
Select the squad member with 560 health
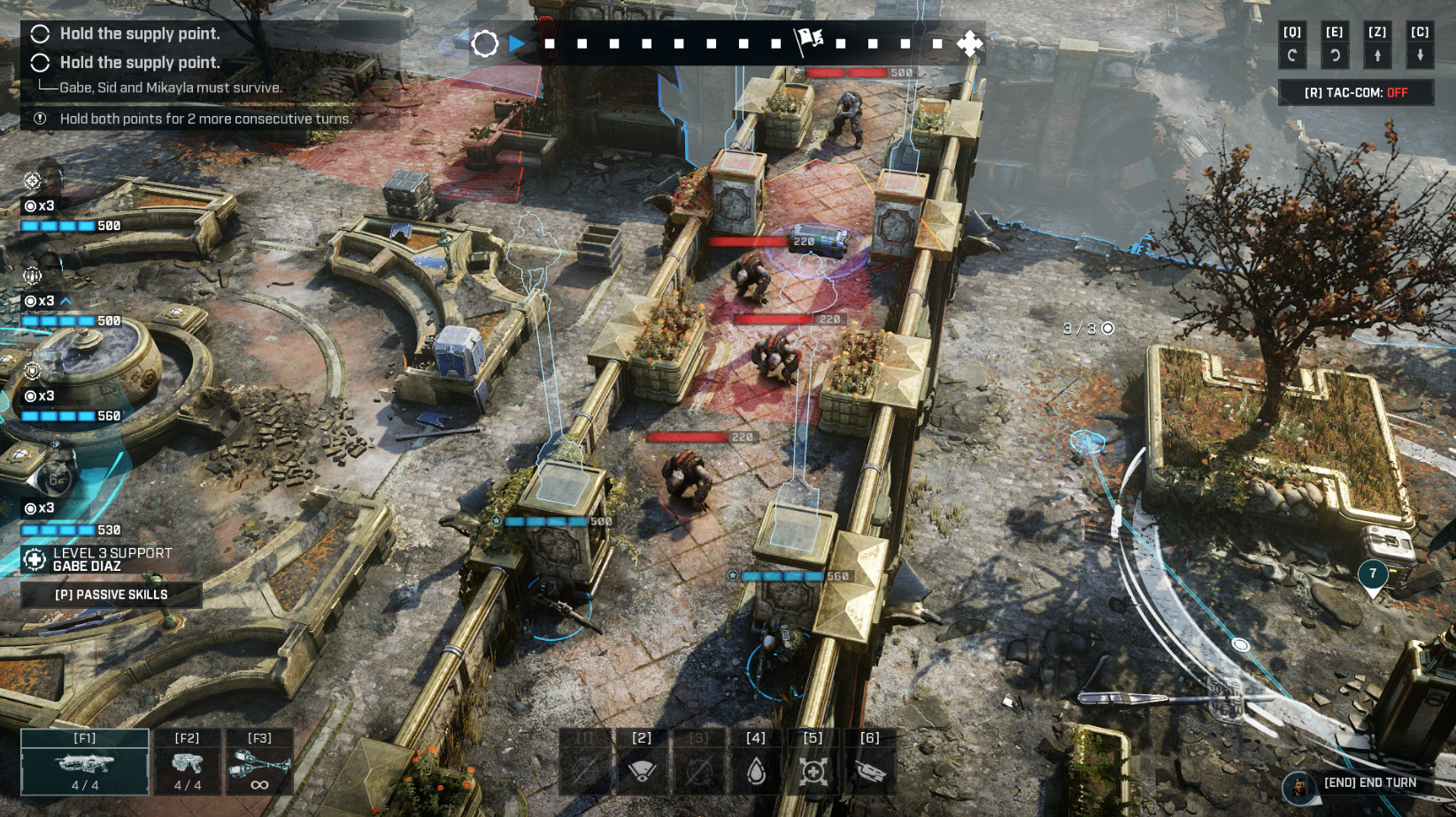44,372
